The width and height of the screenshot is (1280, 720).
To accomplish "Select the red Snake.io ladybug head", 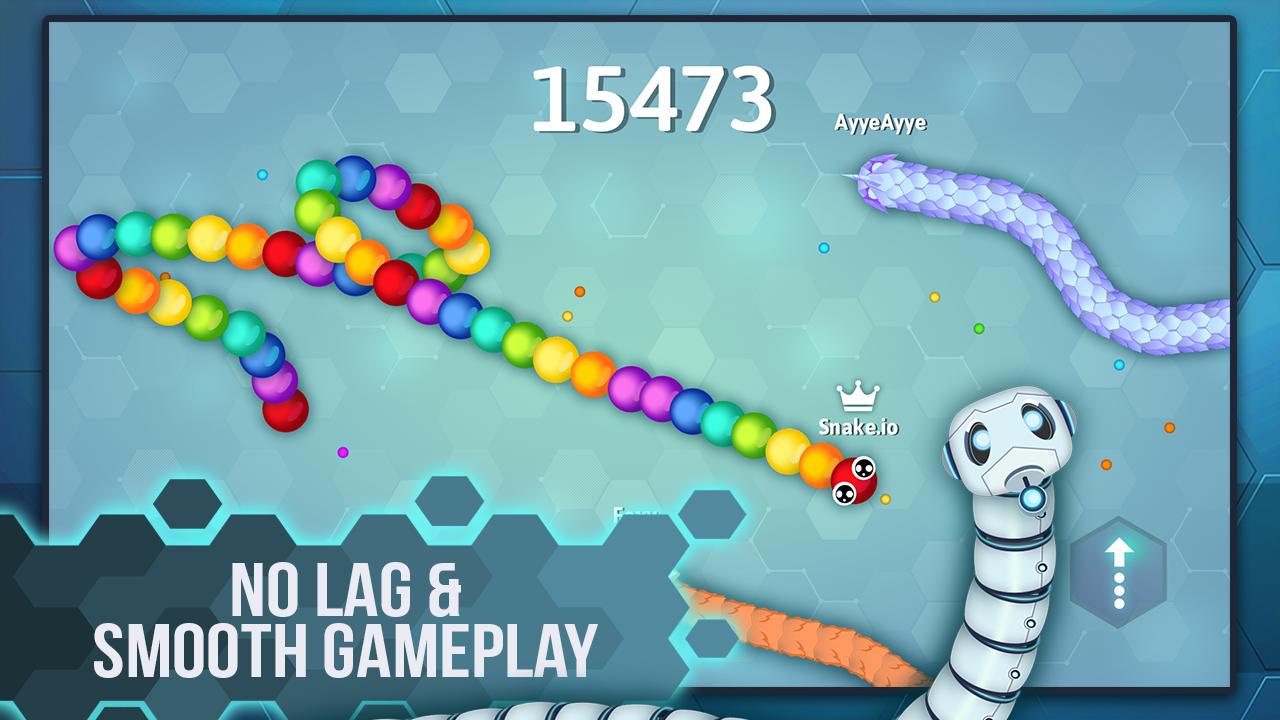I will pyautogui.click(x=853, y=482).
